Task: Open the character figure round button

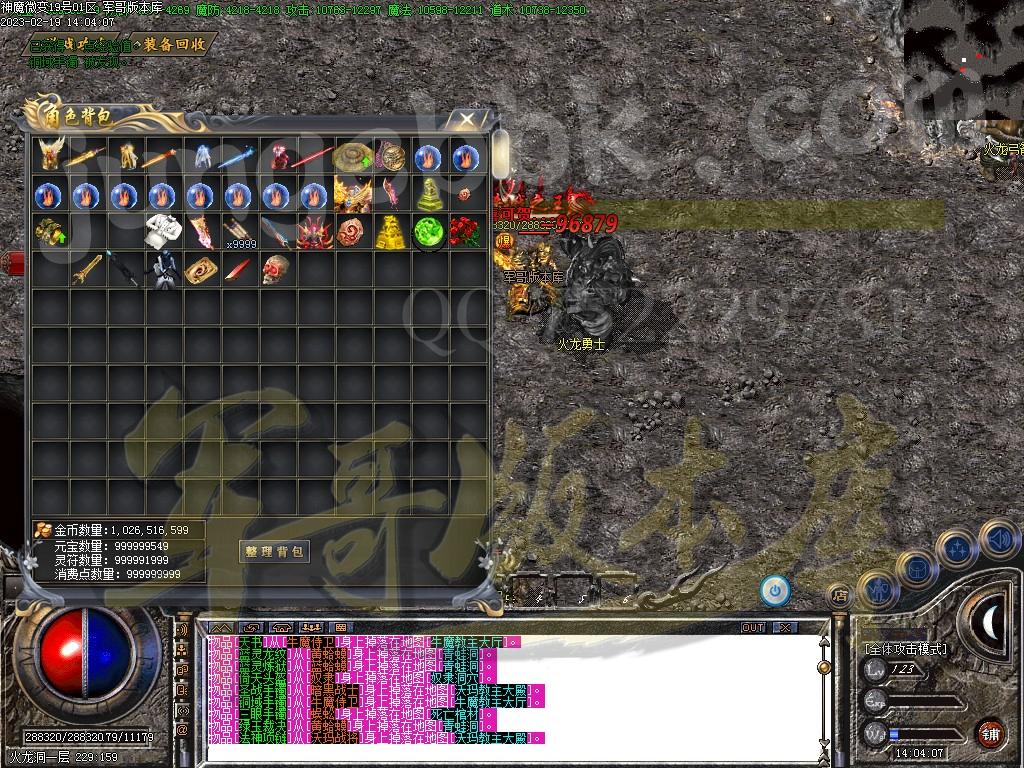Action: point(877,589)
